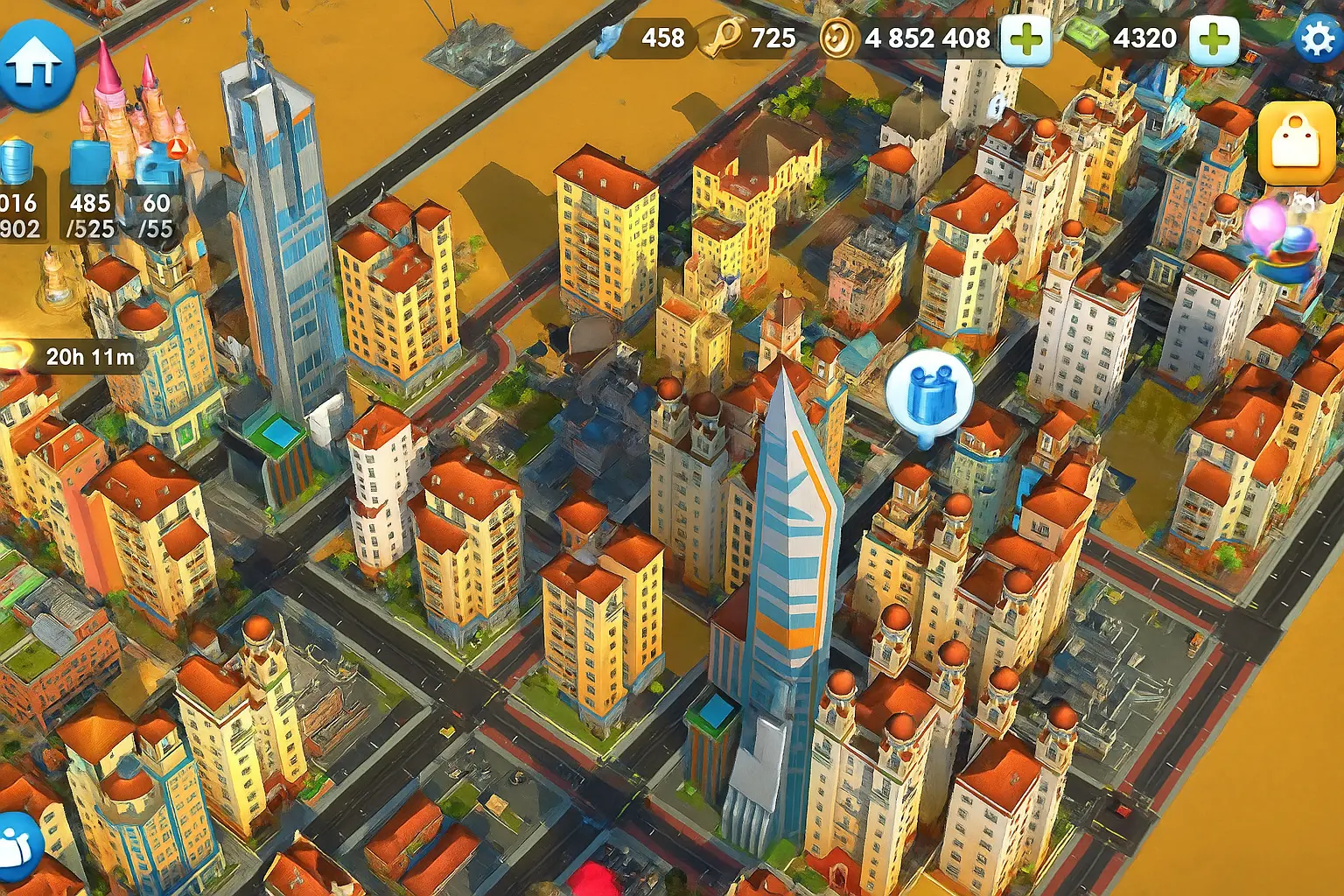Add coins with the plus beside 4 852 408
Viewport: 1344px width, 896px height.
1025,39
